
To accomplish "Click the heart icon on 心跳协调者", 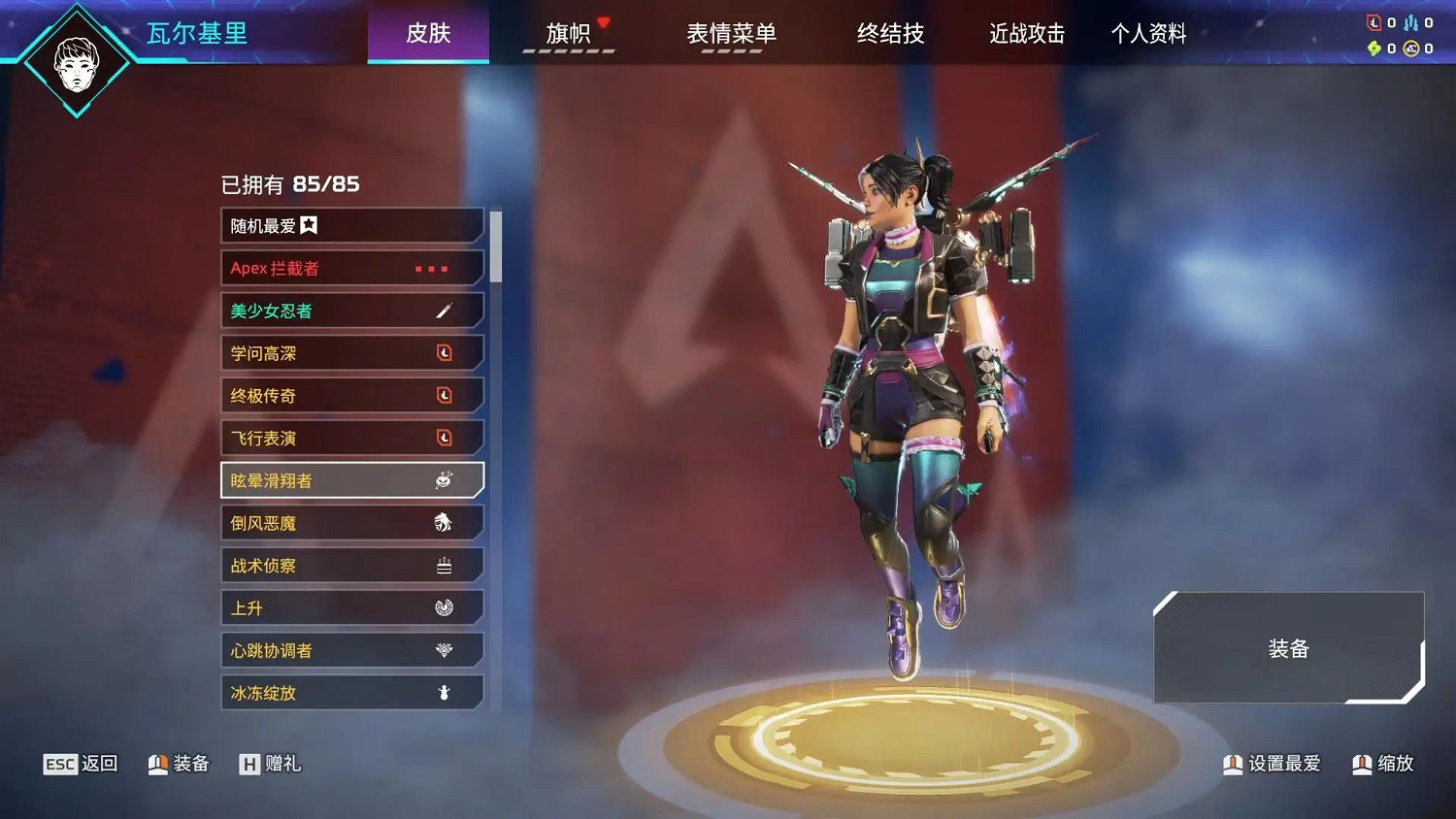I will [445, 649].
